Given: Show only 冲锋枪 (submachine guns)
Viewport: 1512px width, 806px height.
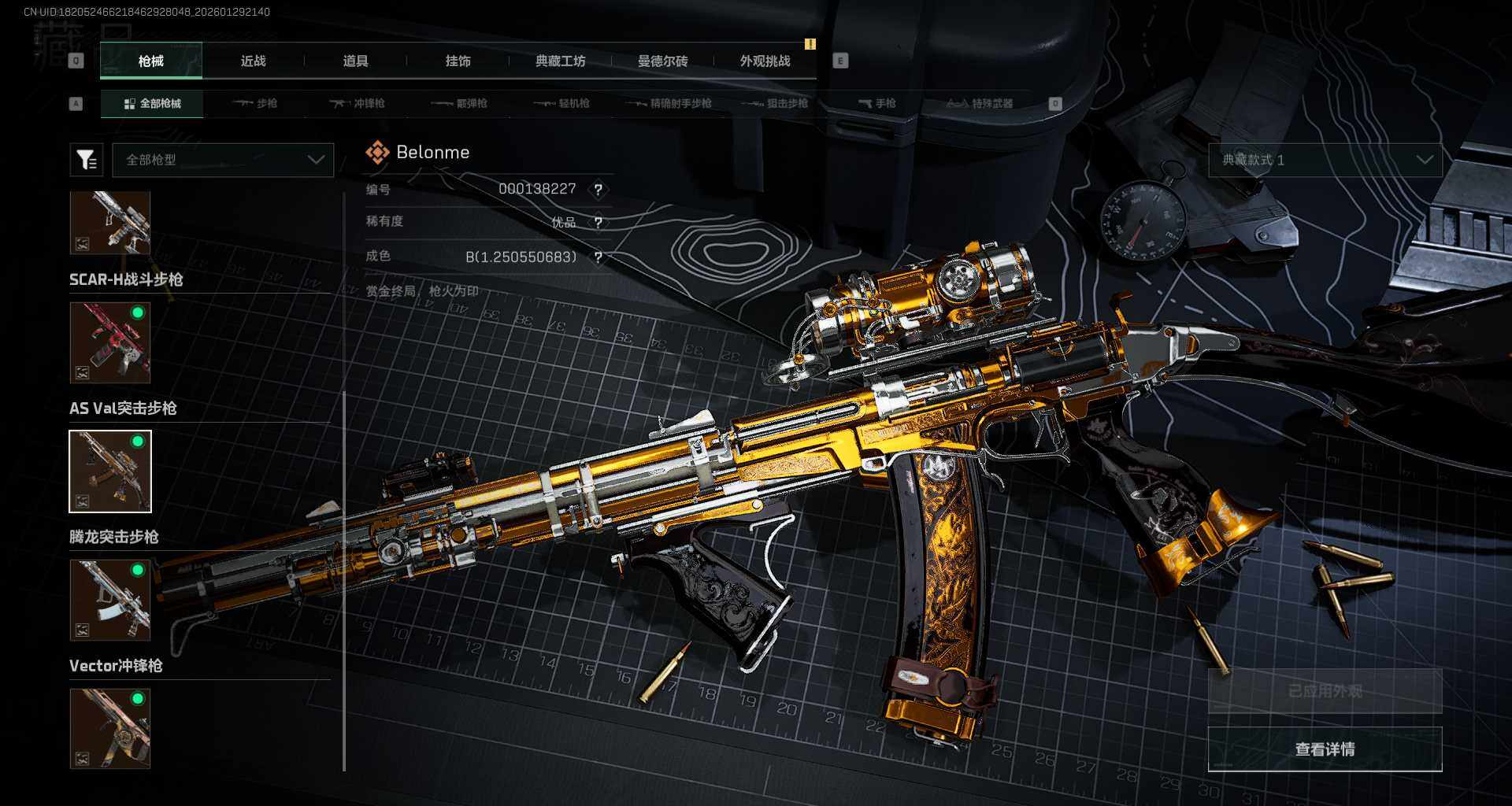Looking at the screenshot, I should (x=358, y=104).
